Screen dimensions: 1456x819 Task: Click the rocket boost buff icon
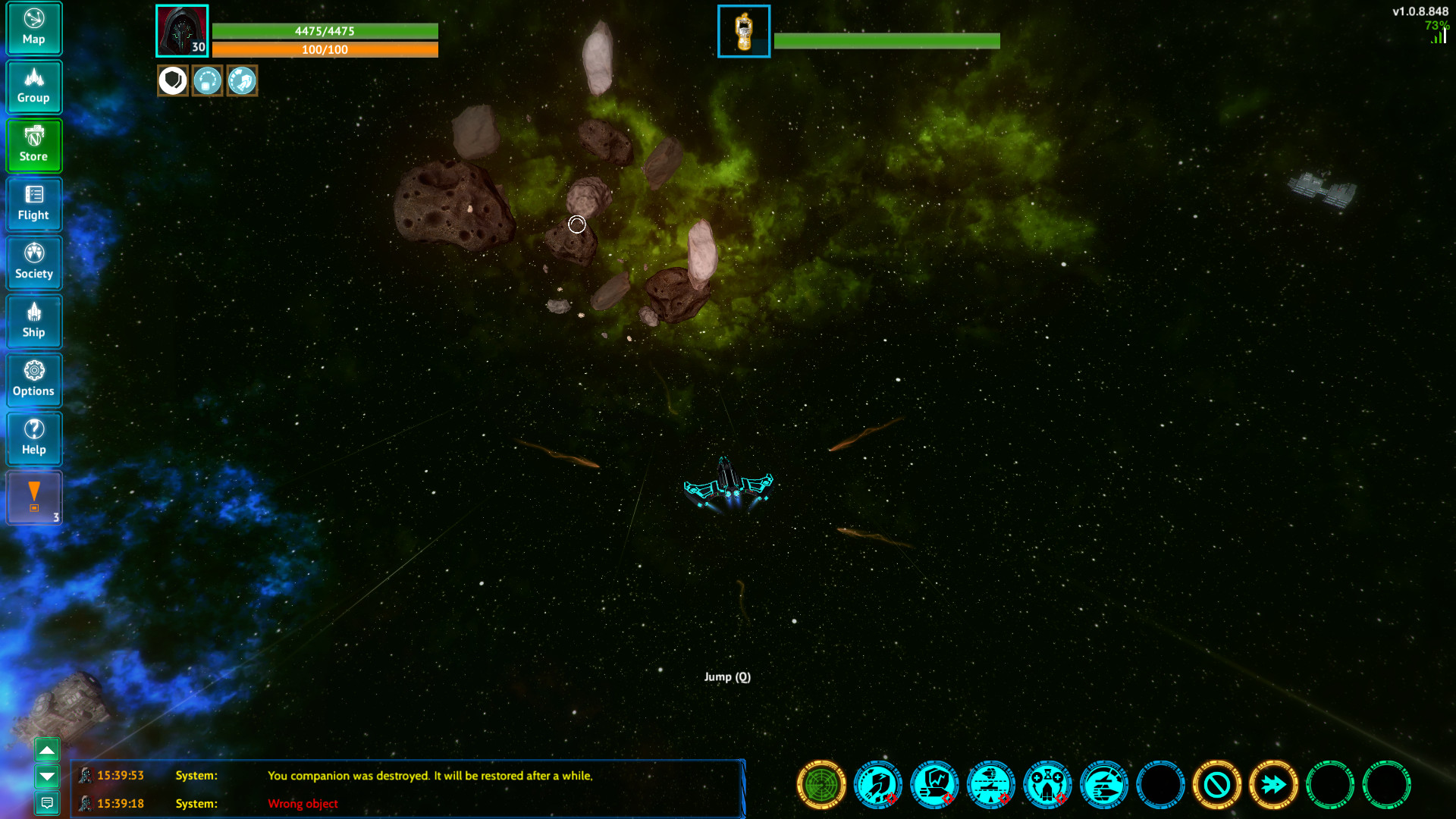click(x=241, y=80)
